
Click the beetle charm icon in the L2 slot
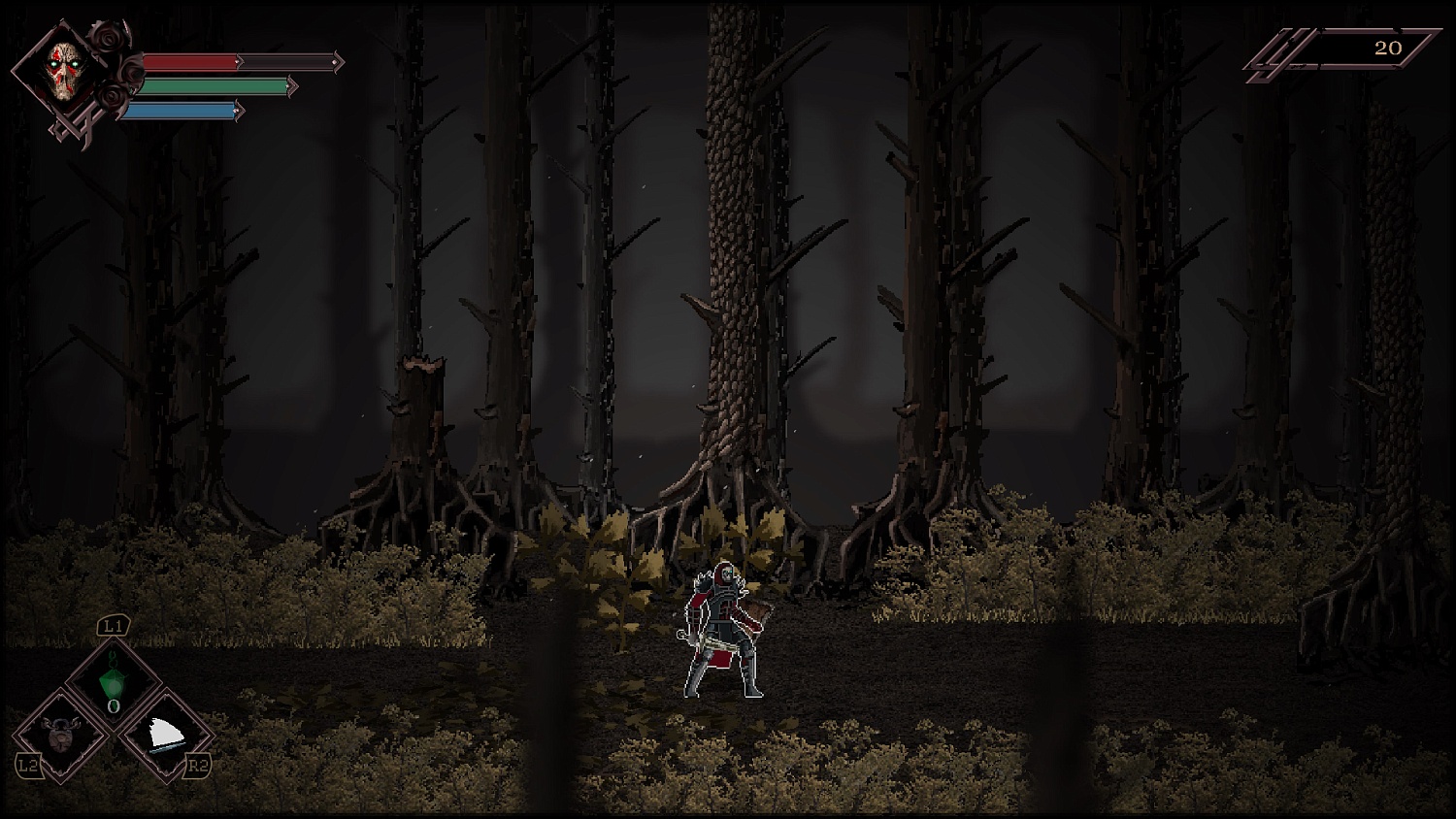coord(61,734)
